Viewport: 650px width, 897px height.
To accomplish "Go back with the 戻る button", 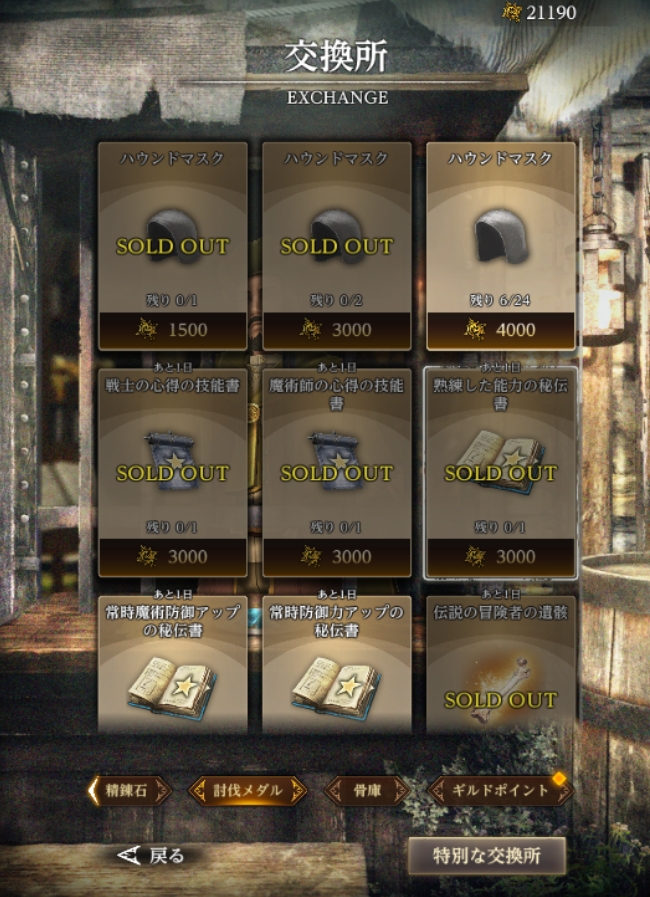I will [152, 855].
